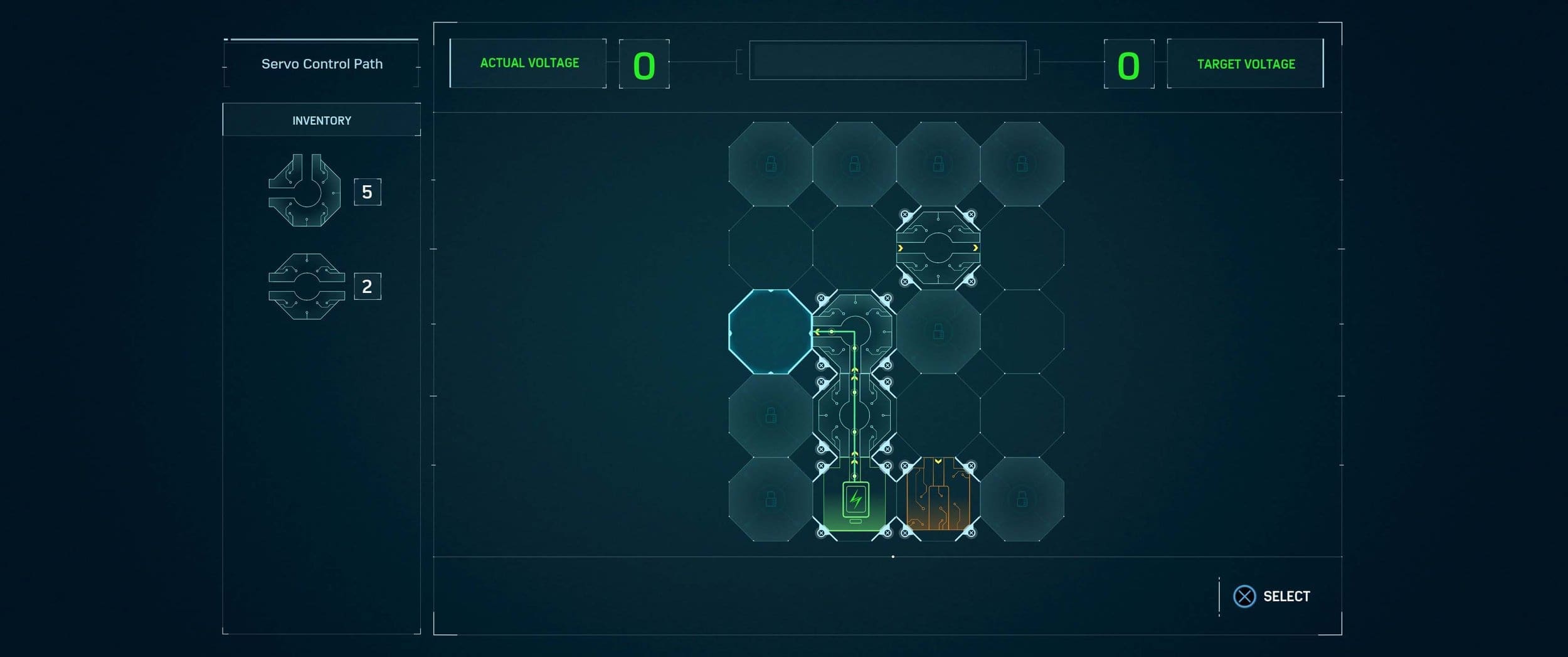Screen dimensions: 1568x657
Task: Click the green battery power source tile
Action: (x=854, y=501)
